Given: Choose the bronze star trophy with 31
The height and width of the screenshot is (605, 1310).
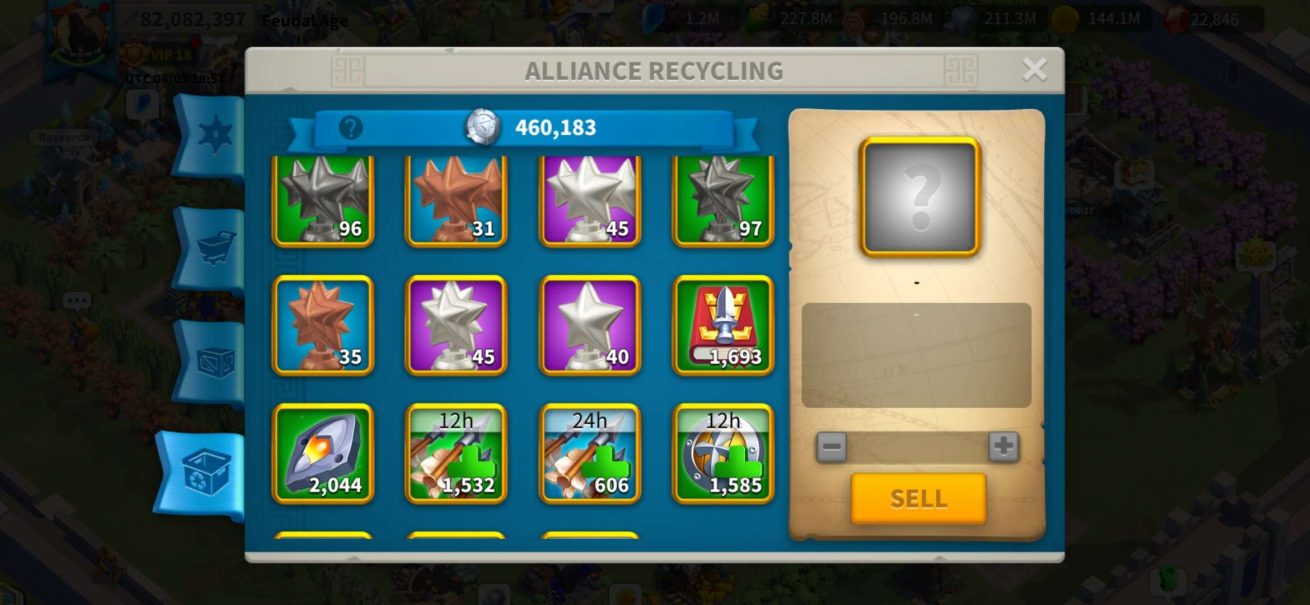Looking at the screenshot, I should pyautogui.click(x=456, y=201).
